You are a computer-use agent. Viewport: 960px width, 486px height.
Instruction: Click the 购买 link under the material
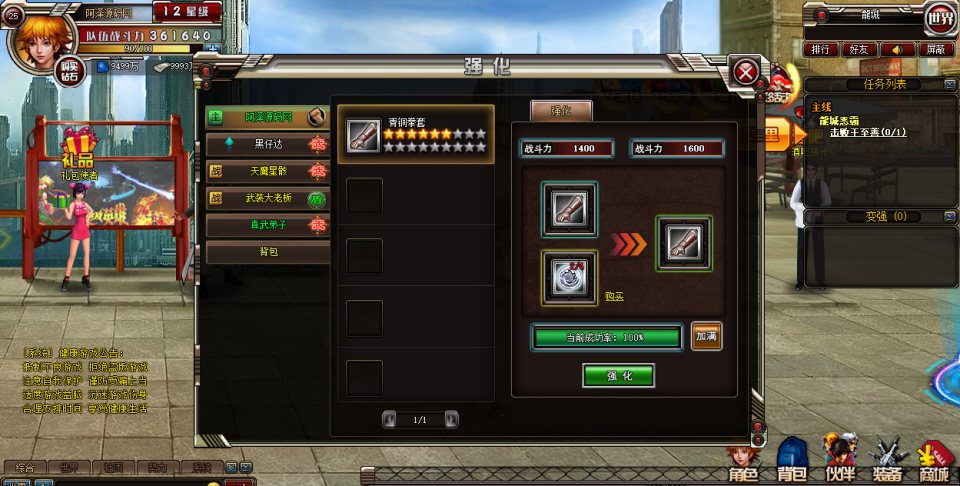[615, 296]
